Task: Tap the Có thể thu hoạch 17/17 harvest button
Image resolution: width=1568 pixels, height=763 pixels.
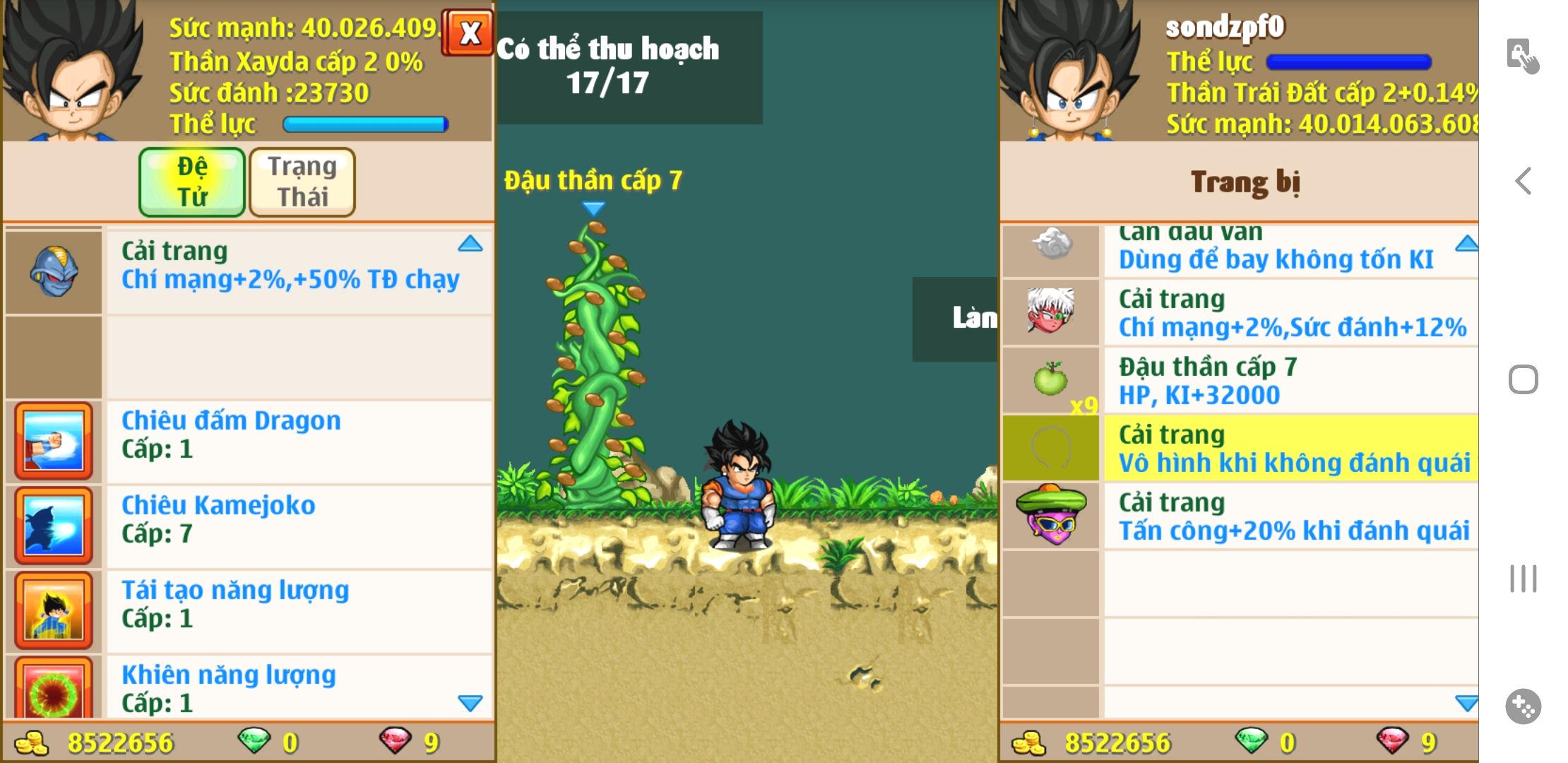Action: pos(629,68)
